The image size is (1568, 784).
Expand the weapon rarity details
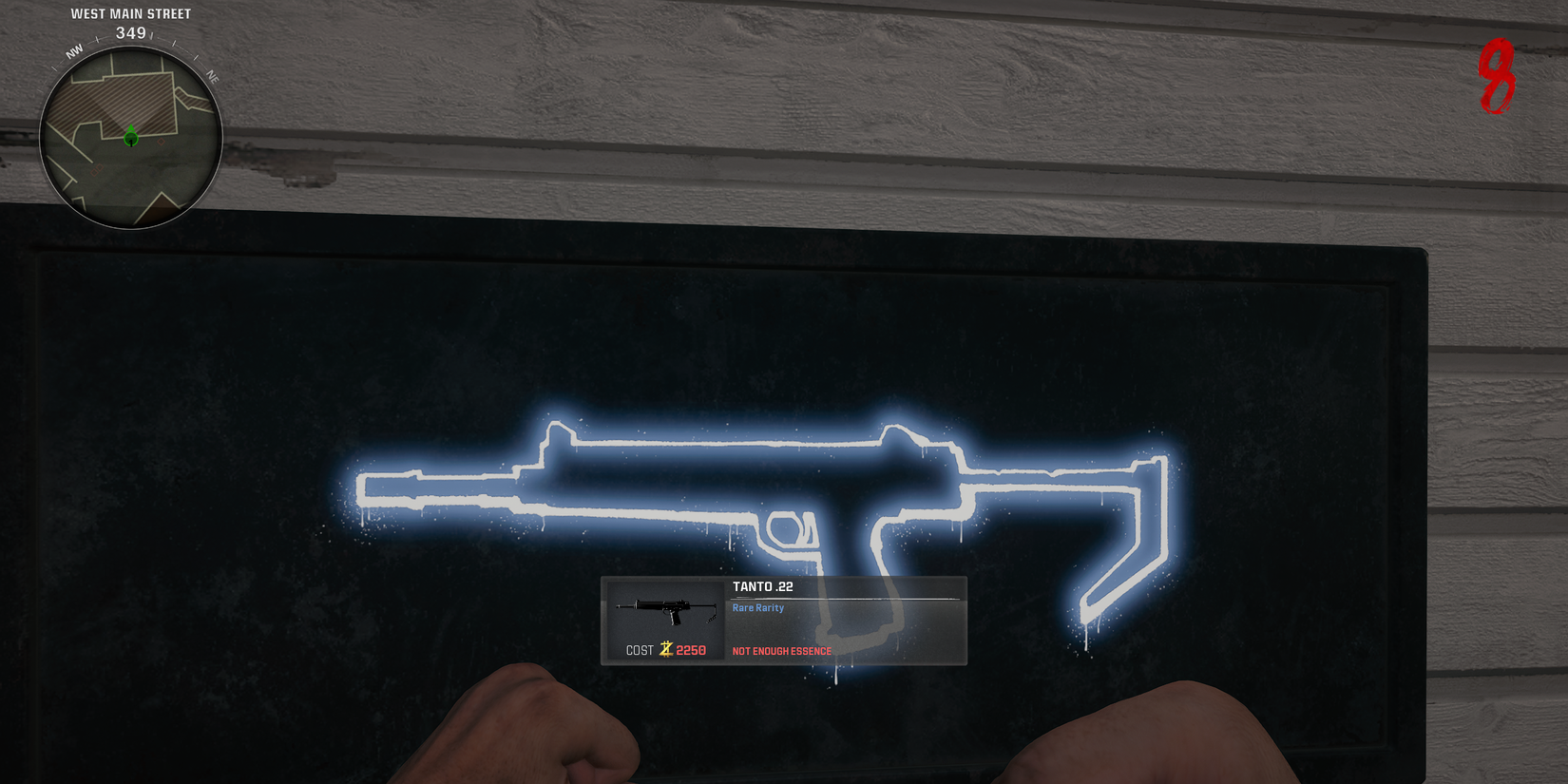click(757, 607)
